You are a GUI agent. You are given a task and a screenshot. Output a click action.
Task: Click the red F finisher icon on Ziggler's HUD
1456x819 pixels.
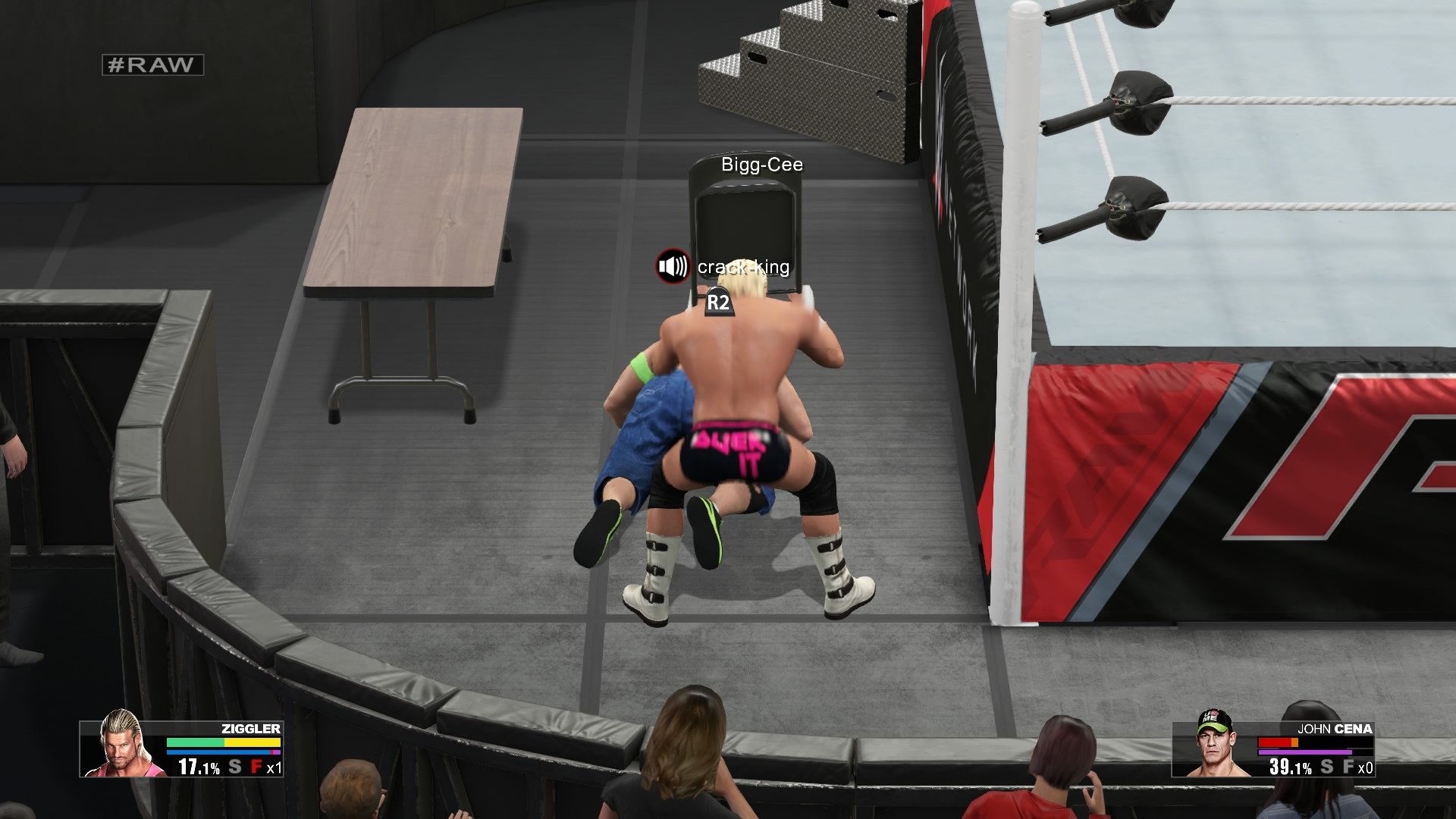256,766
